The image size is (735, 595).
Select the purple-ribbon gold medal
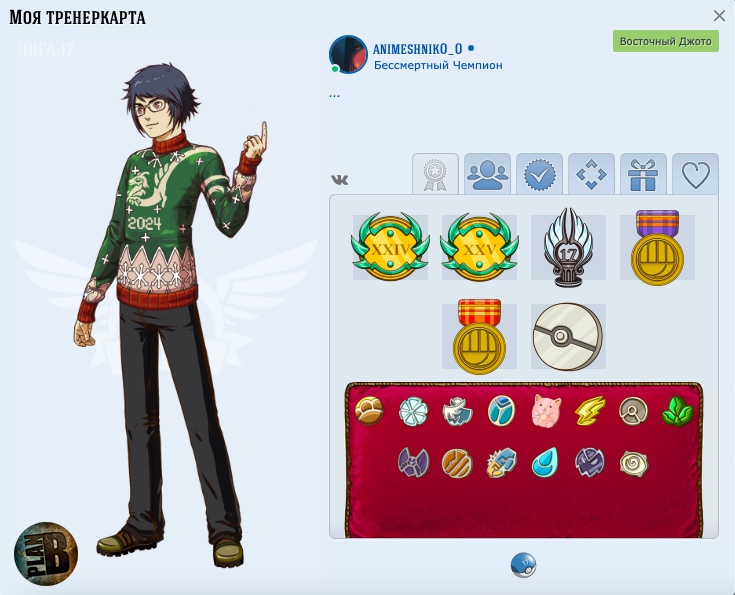click(657, 247)
